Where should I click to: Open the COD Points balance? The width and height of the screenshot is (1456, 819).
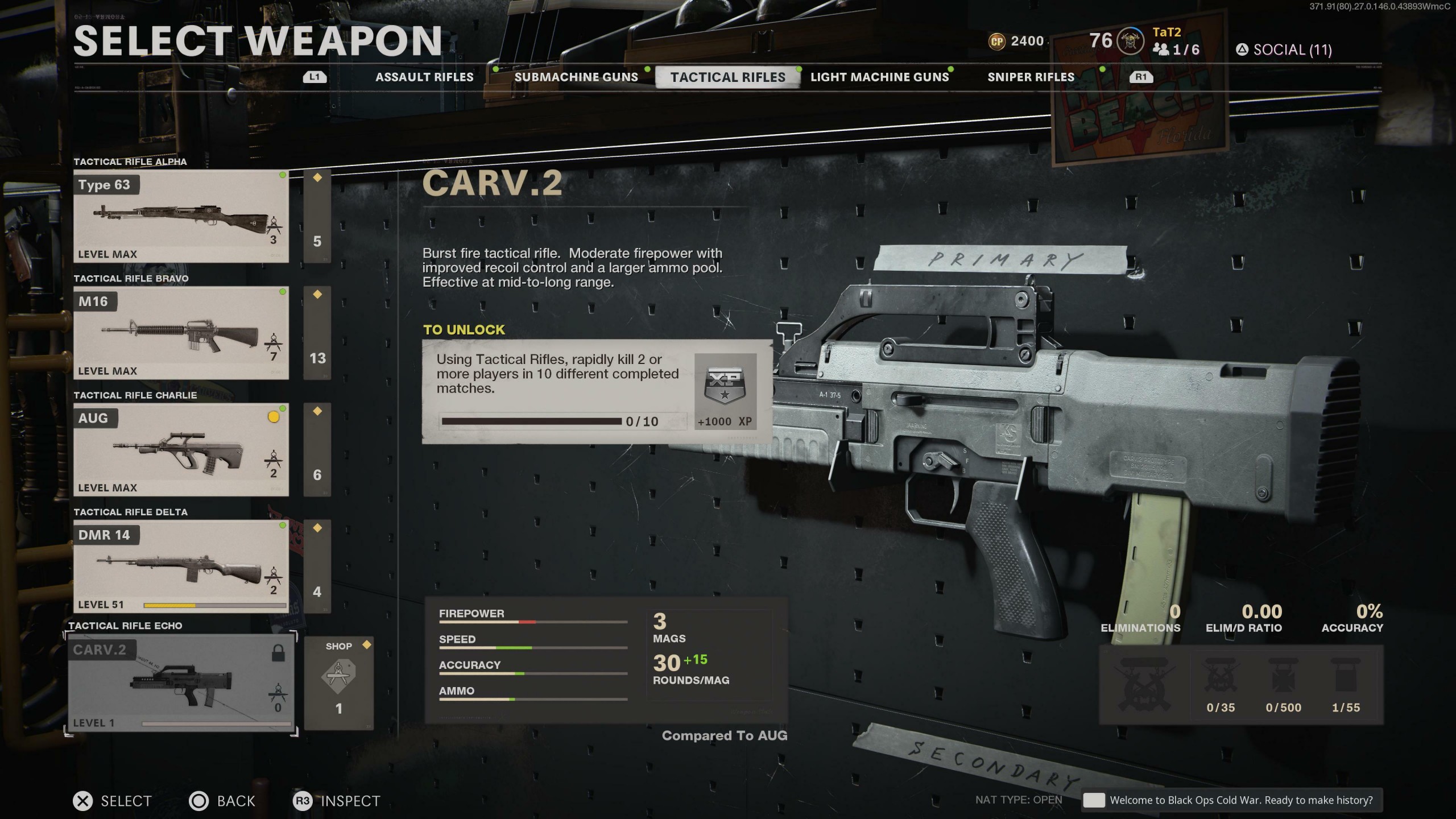click(1016, 42)
